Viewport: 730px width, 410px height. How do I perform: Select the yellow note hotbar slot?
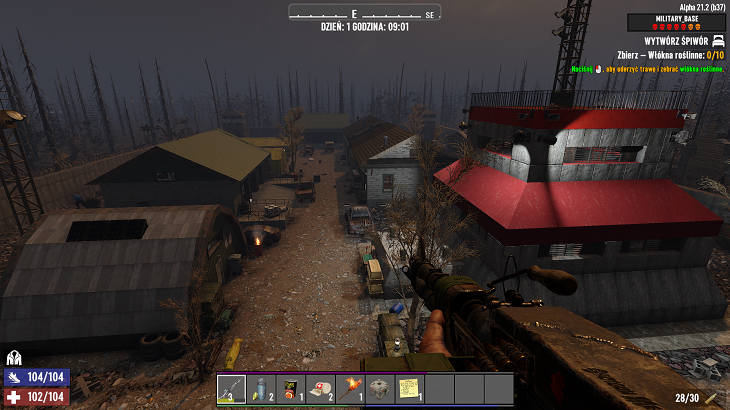[x=409, y=389]
